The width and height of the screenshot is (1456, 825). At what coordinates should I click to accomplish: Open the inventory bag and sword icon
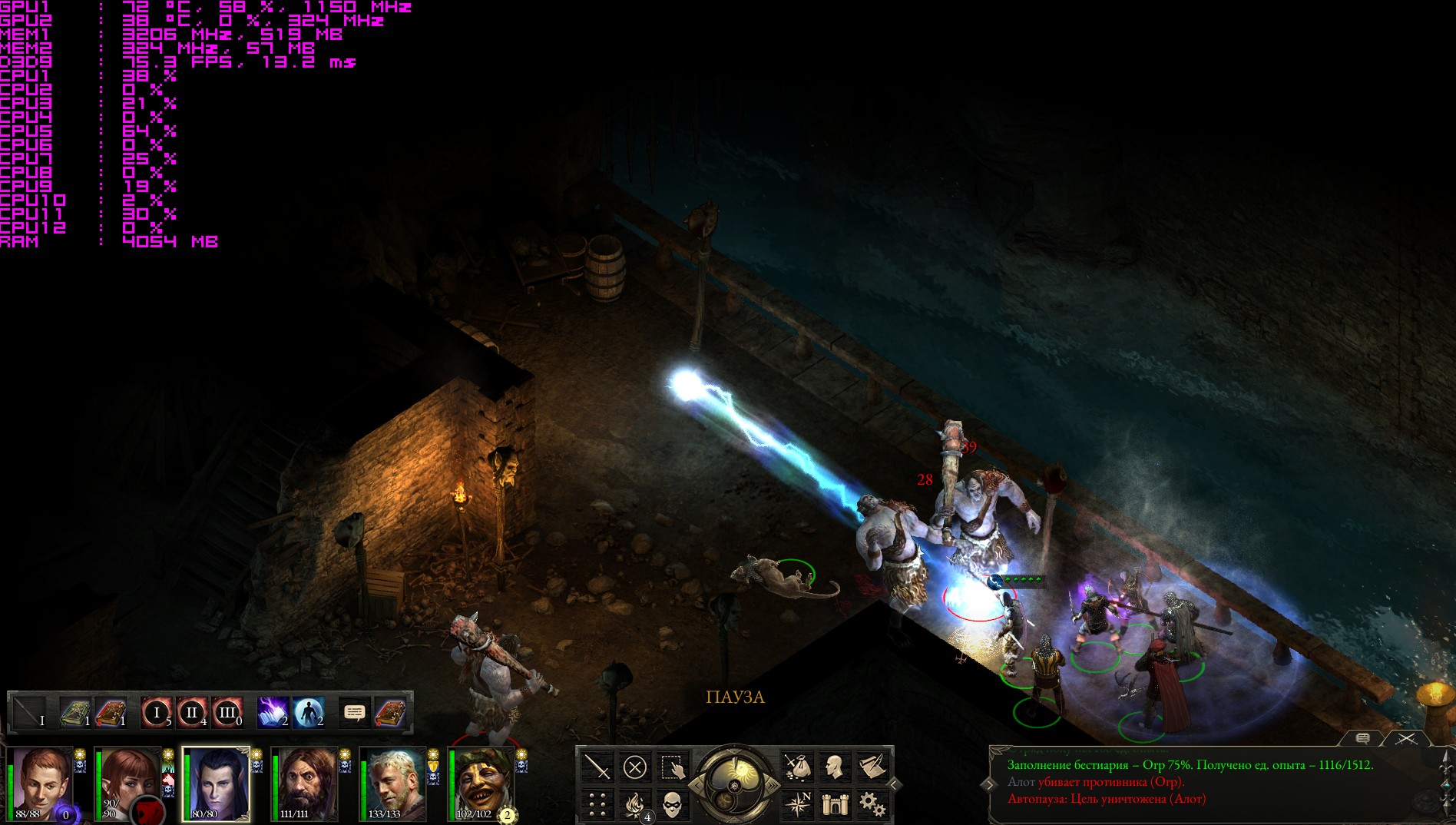pyautogui.click(x=798, y=767)
